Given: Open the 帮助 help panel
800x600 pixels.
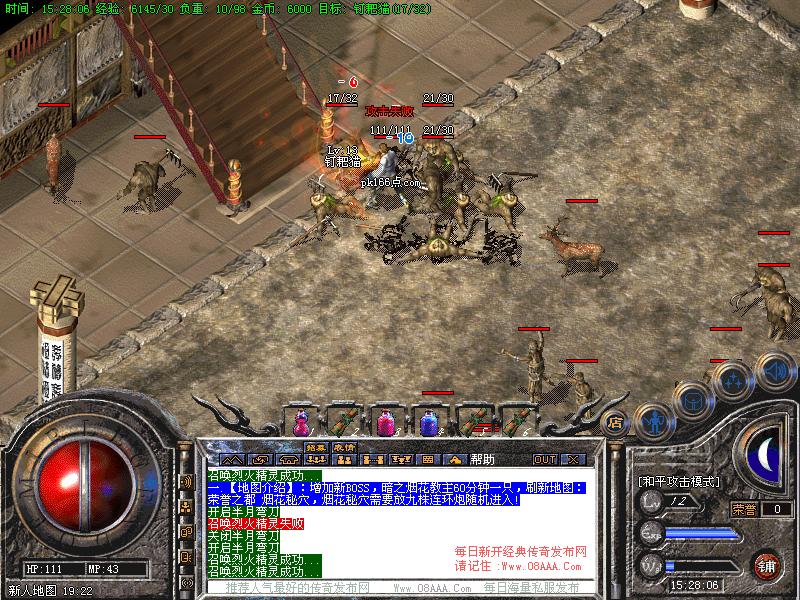Looking at the screenshot, I should pos(482,460).
